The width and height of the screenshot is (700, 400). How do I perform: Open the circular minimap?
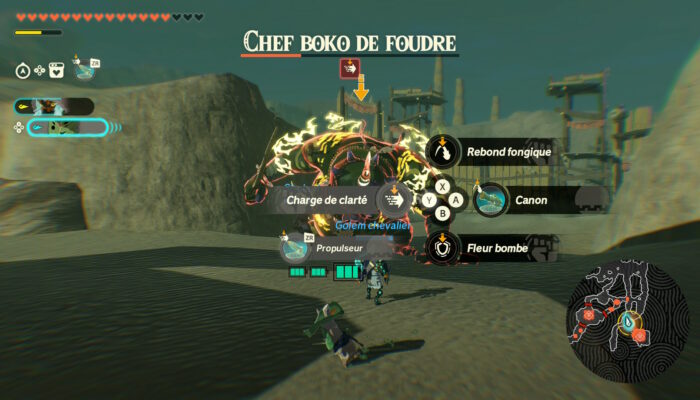point(627,319)
